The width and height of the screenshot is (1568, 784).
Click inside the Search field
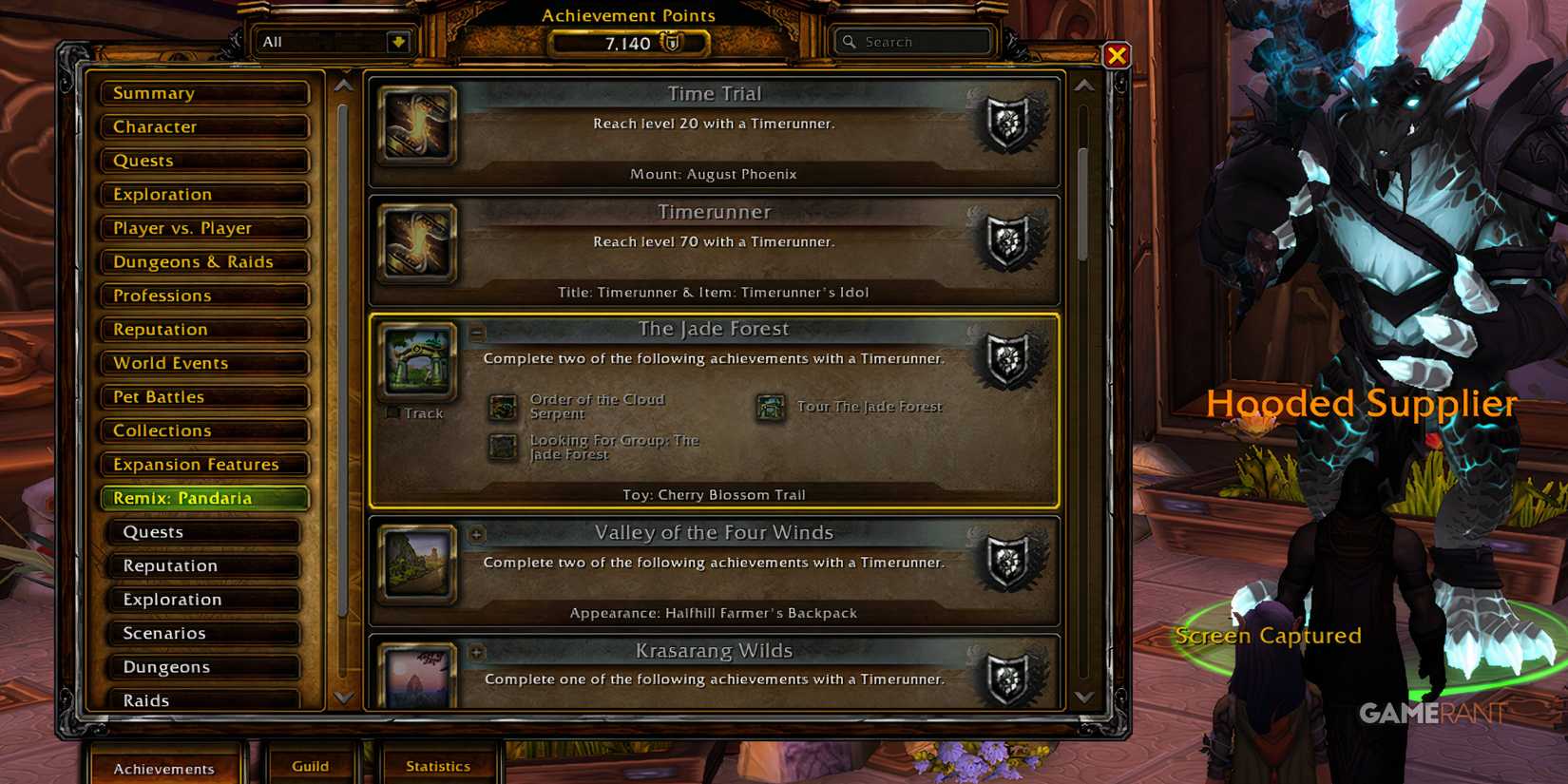912,42
